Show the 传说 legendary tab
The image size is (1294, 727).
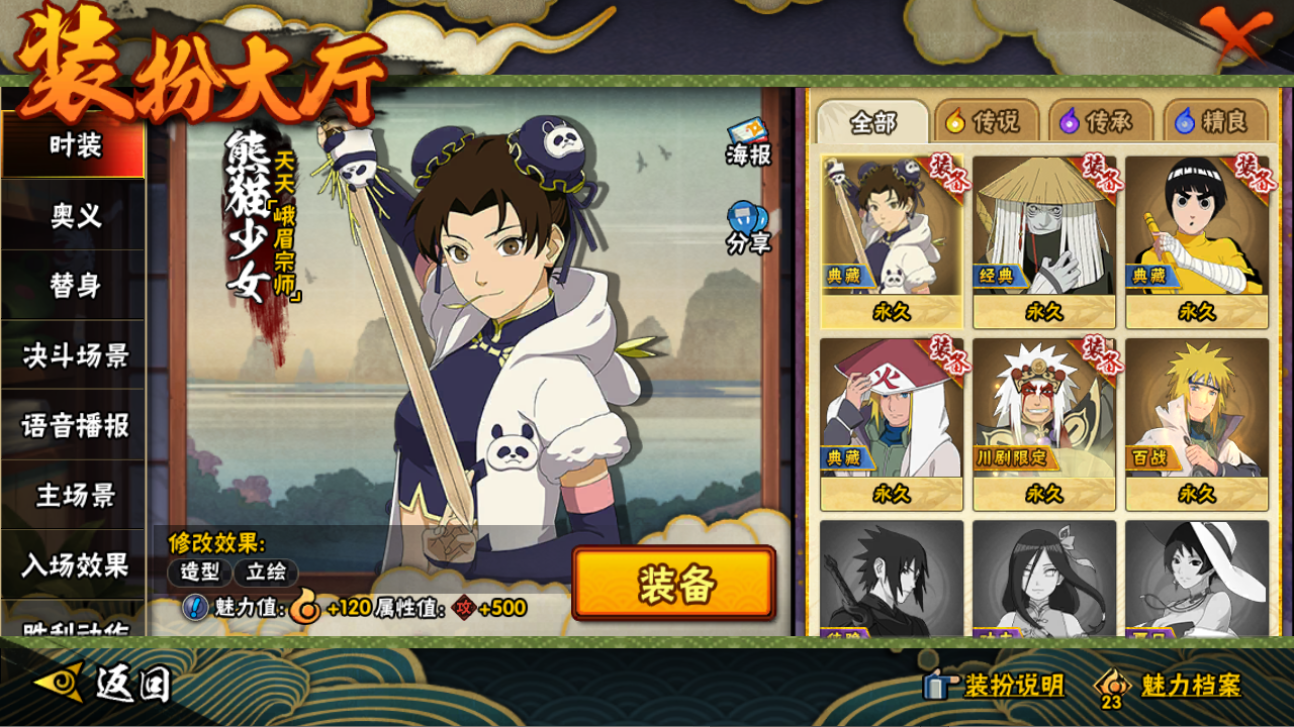pyautogui.click(x=984, y=122)
